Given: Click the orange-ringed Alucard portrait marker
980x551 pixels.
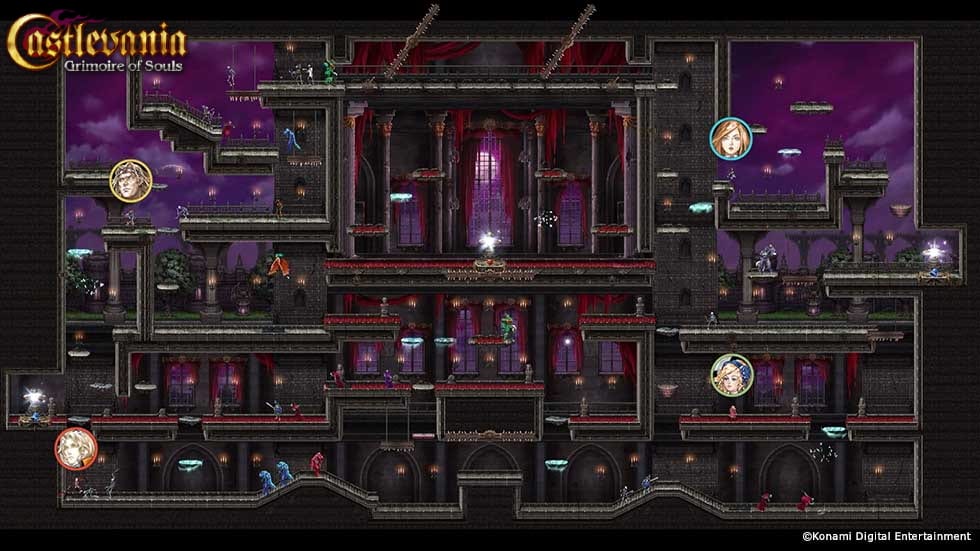Looking at the screenshot, I should point(76,448).
